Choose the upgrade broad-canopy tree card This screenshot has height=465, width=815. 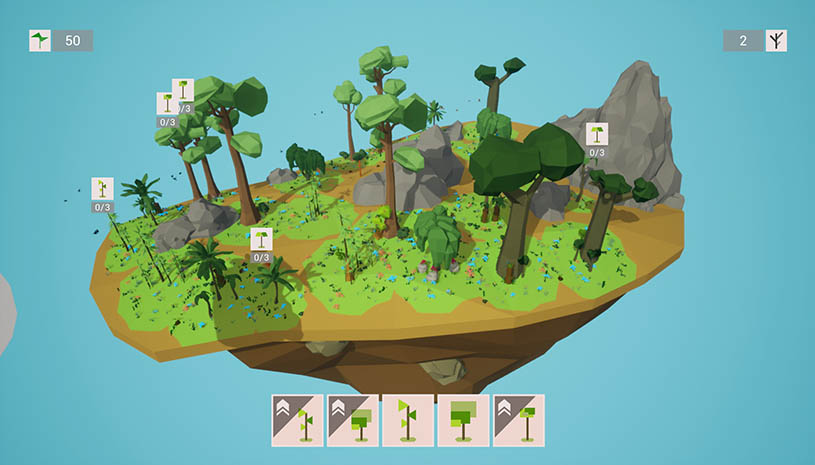pyautogui.click(x=352, y=420)
